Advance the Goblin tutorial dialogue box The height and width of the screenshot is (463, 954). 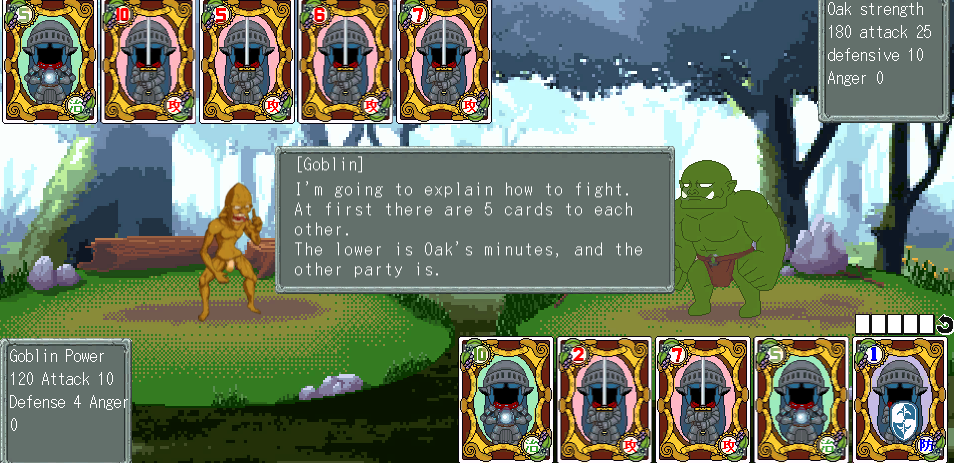coord(475,220)
